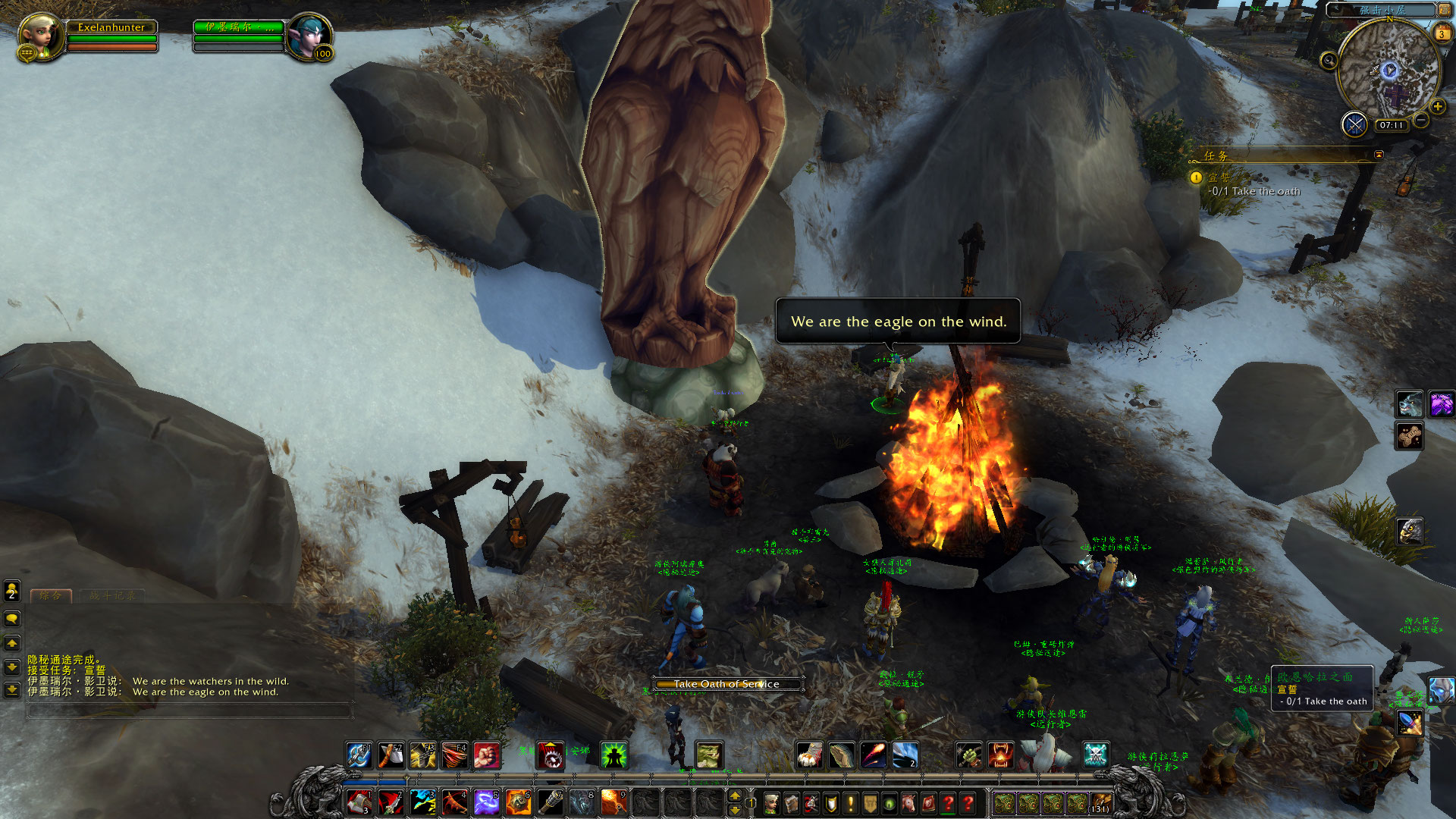
Task: Use the fireball comet ability icon
Action: click(x=873, y=755)
